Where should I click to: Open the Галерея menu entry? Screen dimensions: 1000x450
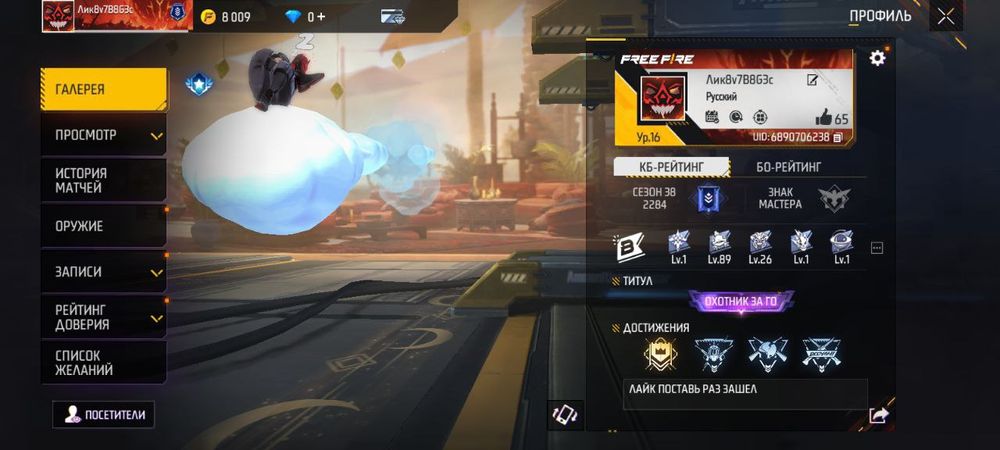[x=103, y=89]
